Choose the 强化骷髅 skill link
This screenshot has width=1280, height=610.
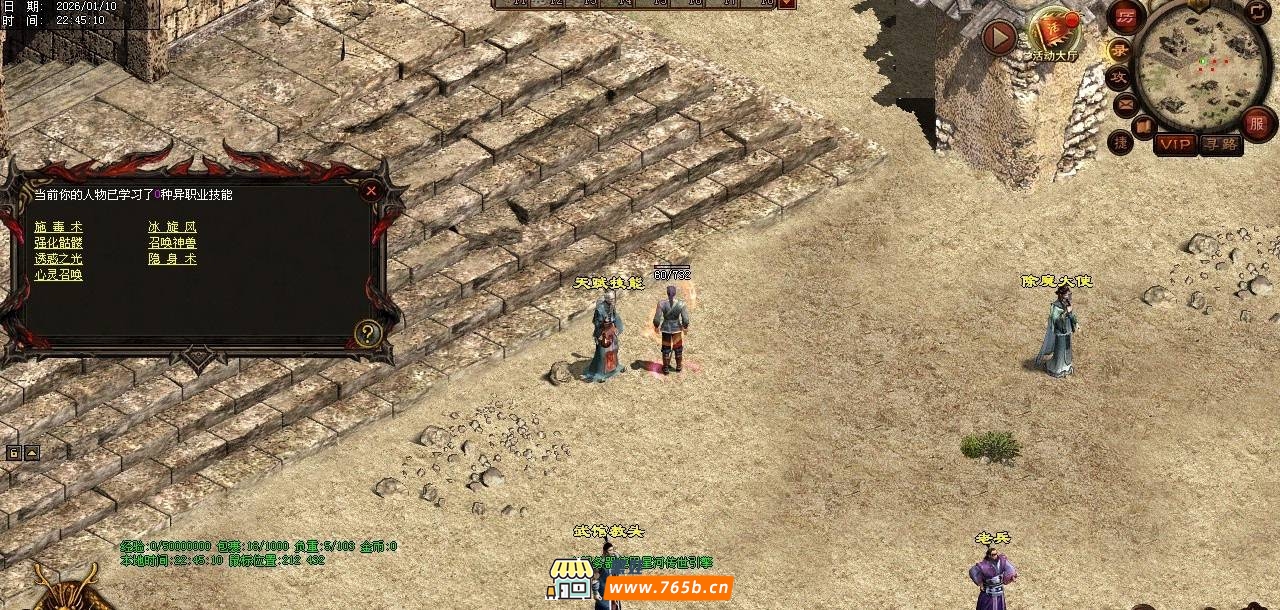pyautogui.click(x=58, y=243)
